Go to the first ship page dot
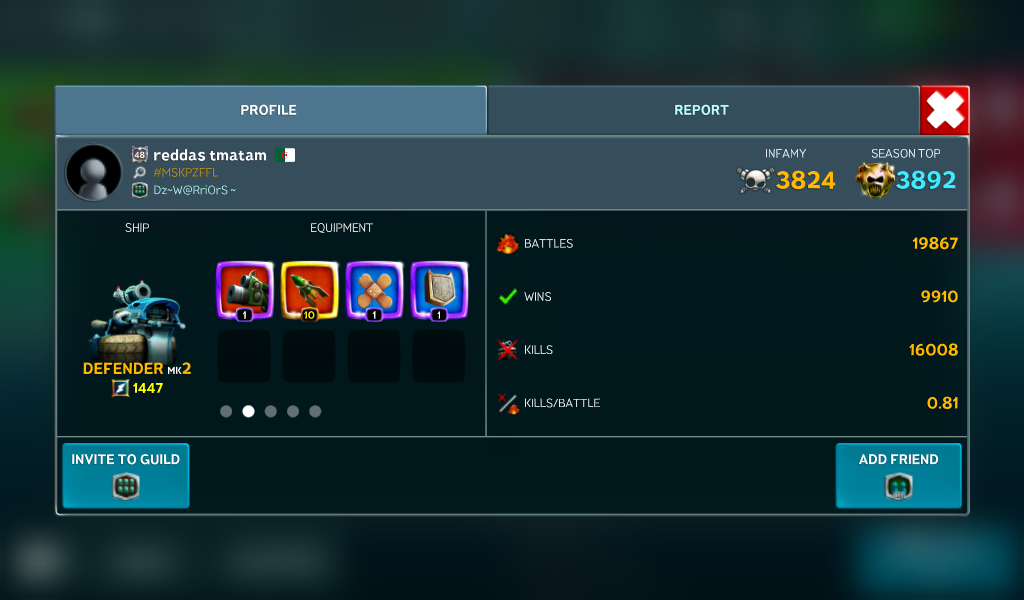The image size is (1024, 600). (x=226, y=411)
